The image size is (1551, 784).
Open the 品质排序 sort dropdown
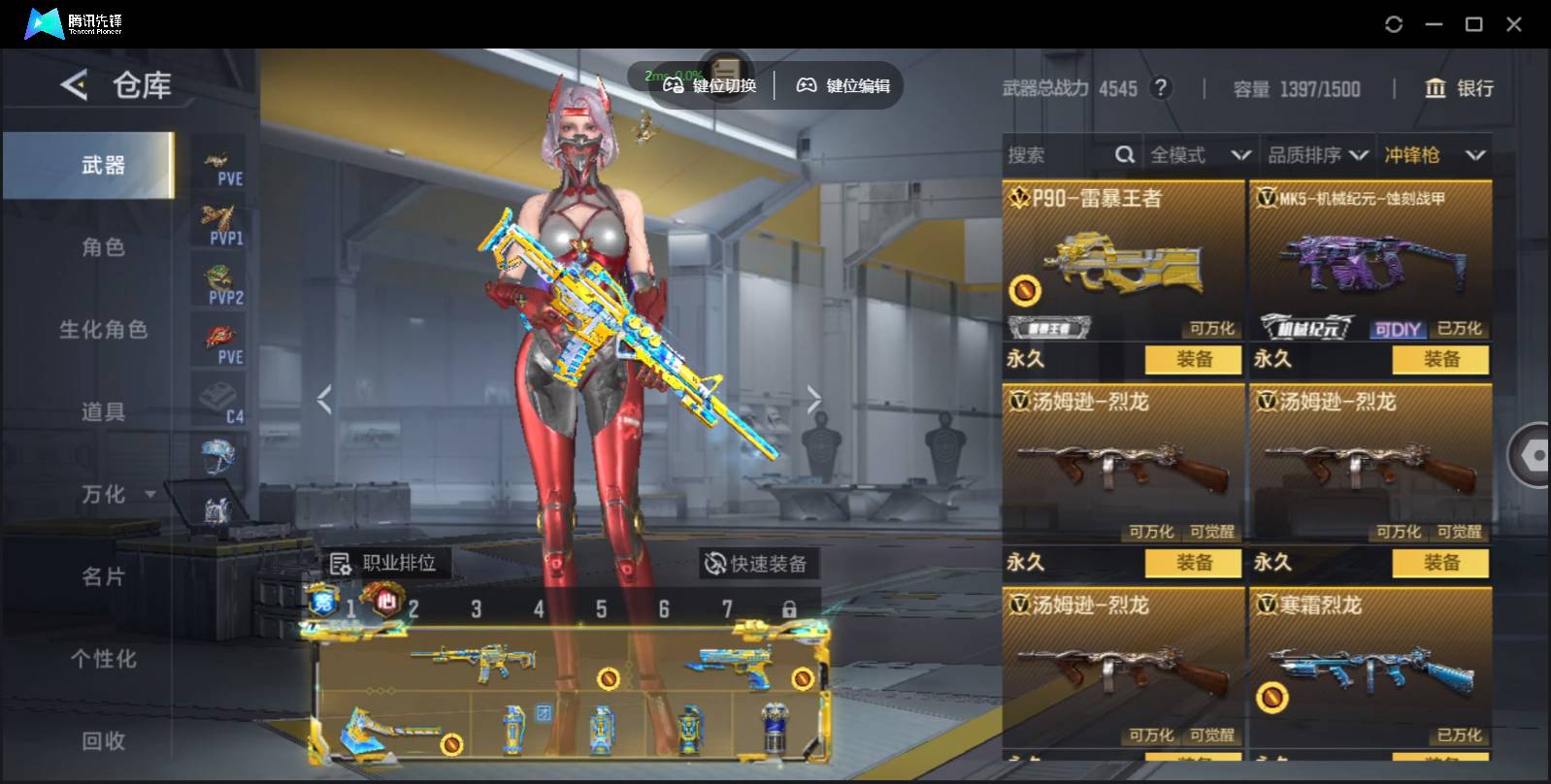(1317, 155)
